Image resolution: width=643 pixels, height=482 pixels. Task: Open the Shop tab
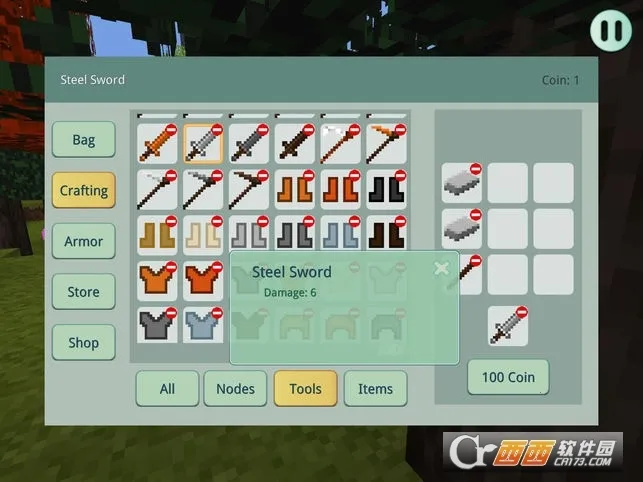[x=84, y=342]
